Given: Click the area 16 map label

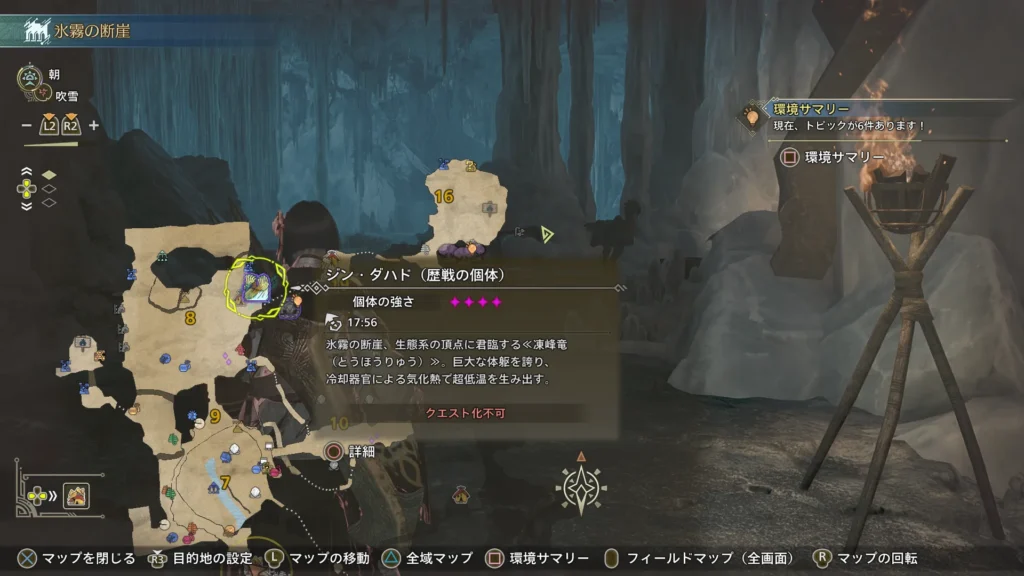Looking at the screenshot, I should tap(443, 197).
